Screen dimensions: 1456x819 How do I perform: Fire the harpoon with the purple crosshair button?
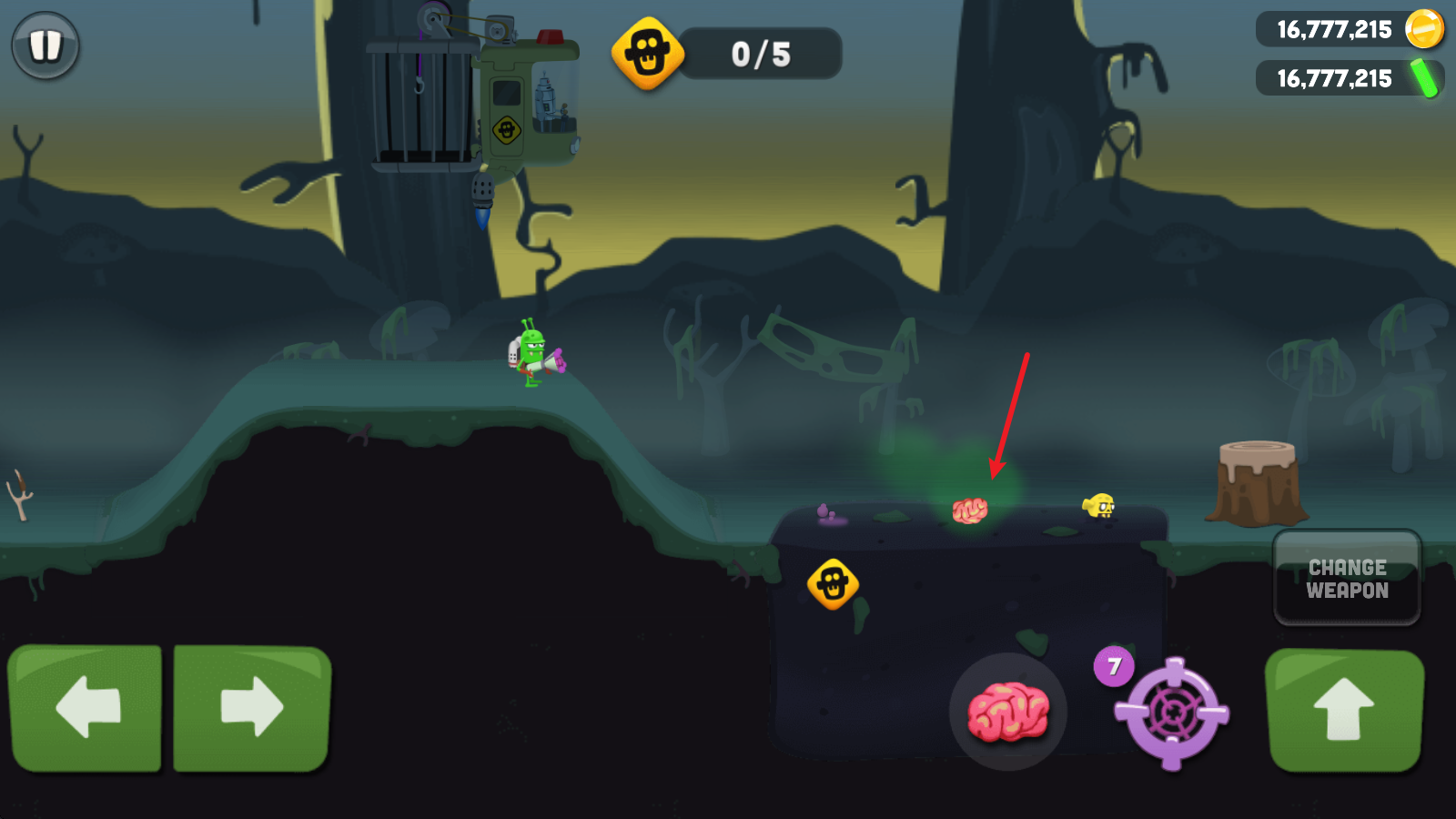click(1172, 713)
